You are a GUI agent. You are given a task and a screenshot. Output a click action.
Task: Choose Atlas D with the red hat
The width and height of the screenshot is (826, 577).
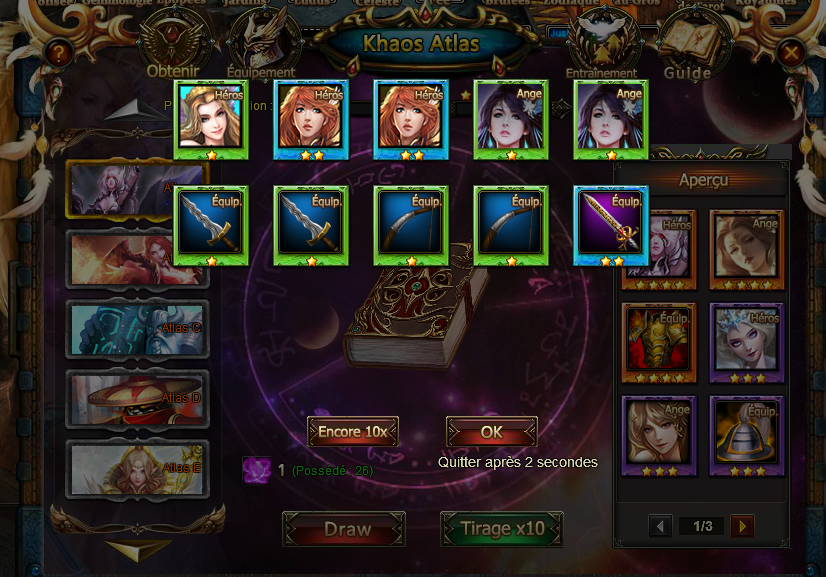(x=137, y=398)
